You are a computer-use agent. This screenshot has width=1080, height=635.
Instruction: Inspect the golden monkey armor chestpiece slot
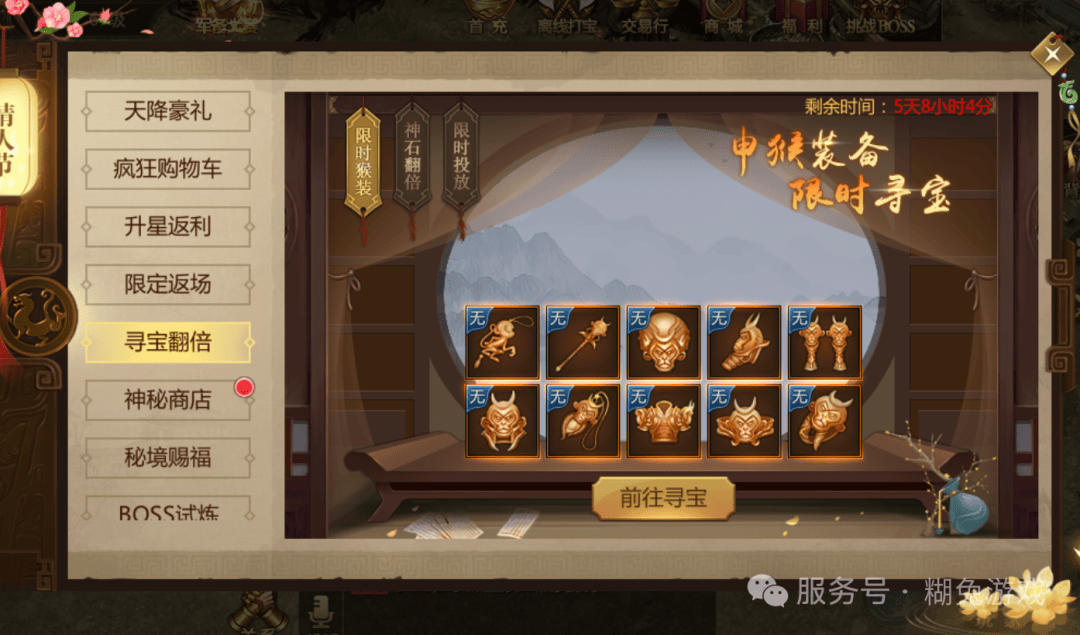(664, 422)
